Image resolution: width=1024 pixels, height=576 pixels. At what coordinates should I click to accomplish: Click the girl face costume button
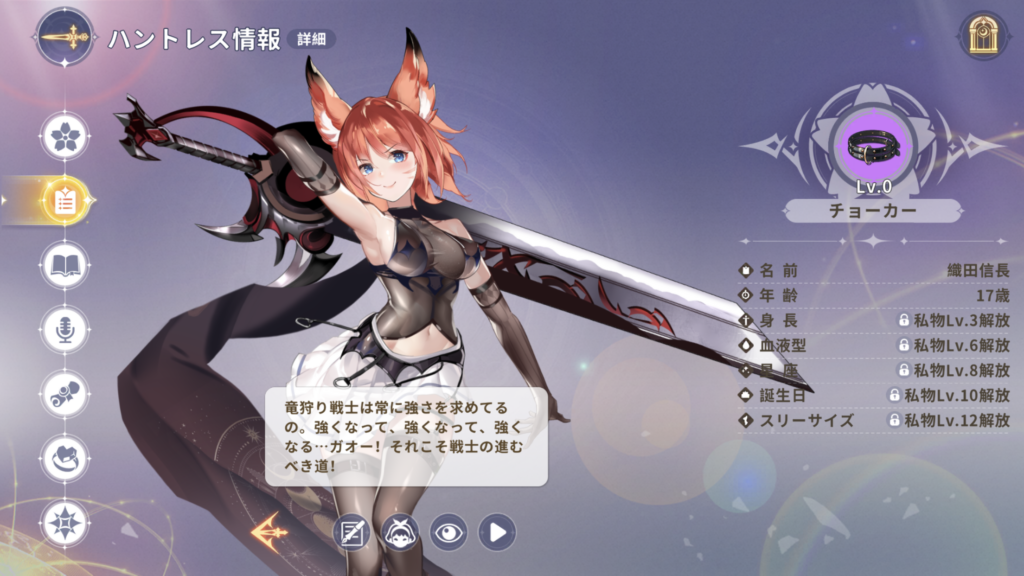[400, 532]
